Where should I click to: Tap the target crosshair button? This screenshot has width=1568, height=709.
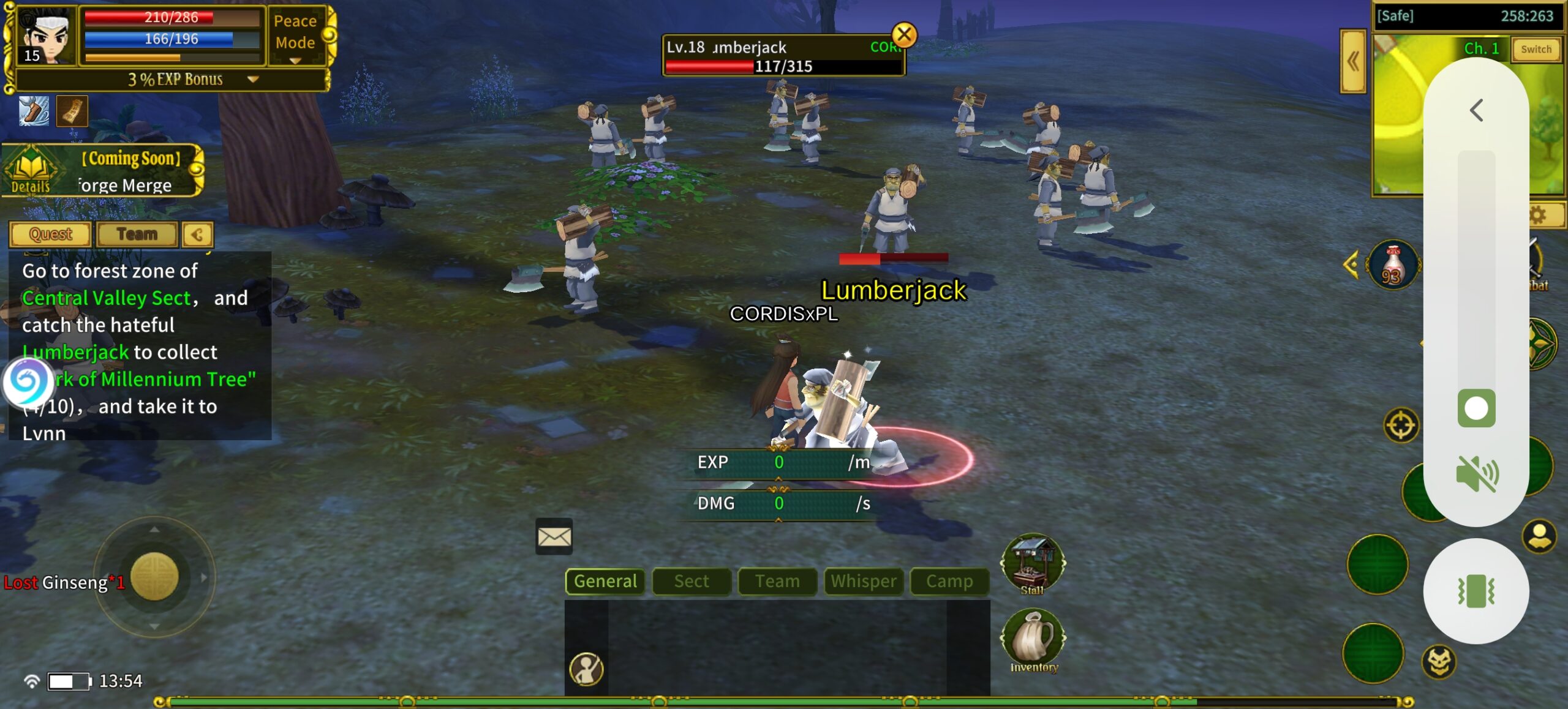(x=1401, y=425)
